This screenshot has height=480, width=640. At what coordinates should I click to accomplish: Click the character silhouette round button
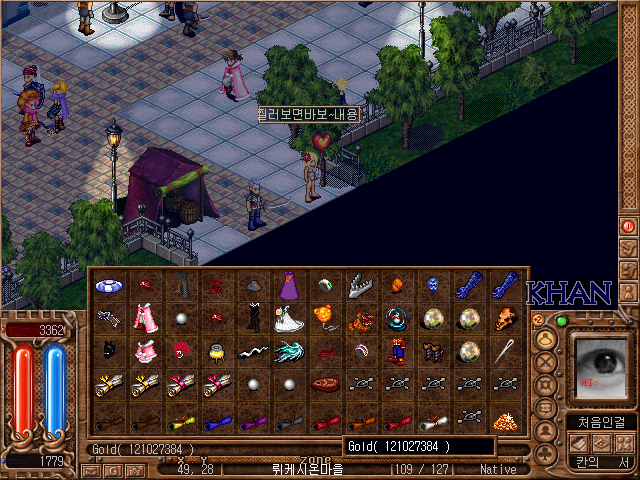(546, 433)
